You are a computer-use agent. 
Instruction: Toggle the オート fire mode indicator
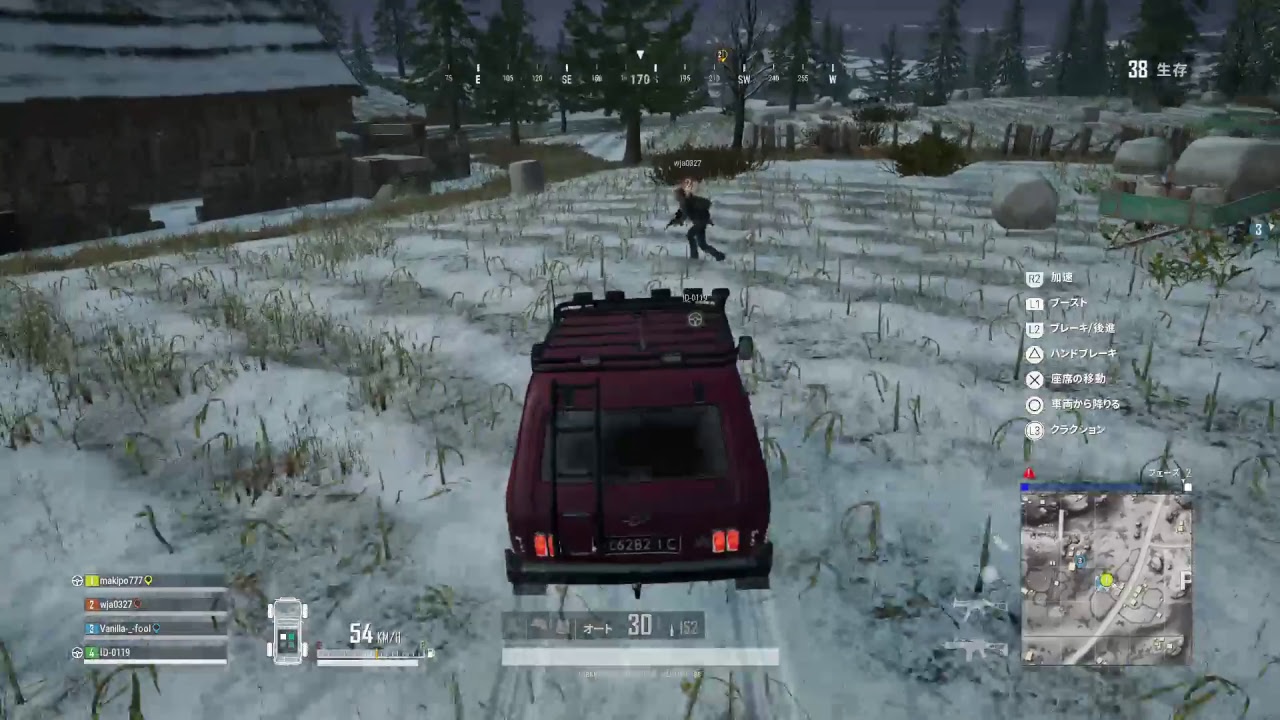click(597, 628)
